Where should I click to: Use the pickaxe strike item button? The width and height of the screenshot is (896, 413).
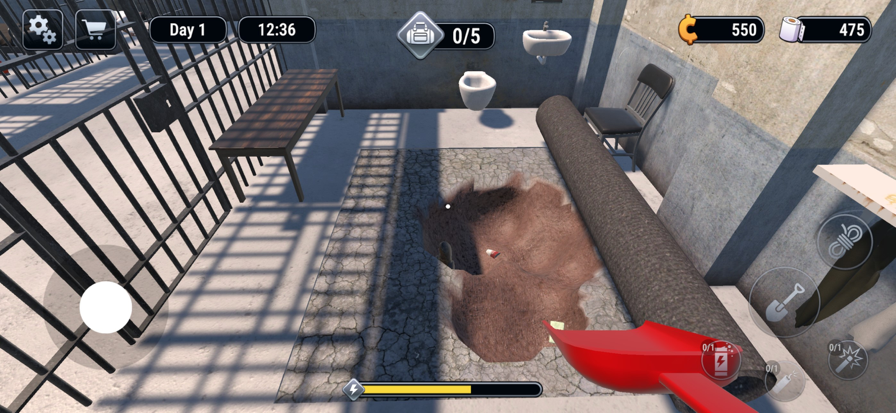(846, 359)
